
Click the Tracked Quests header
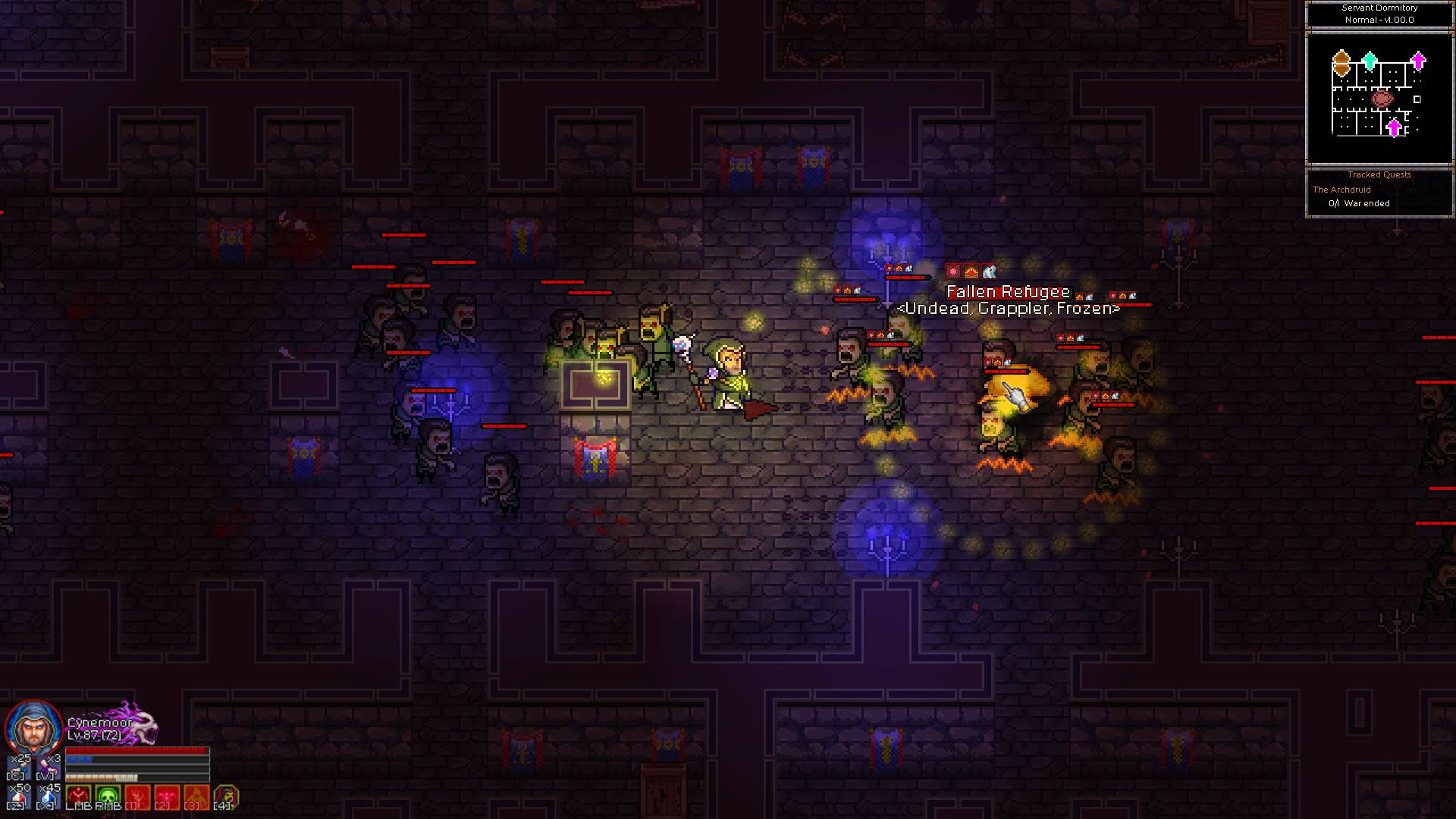[1379, 174]
